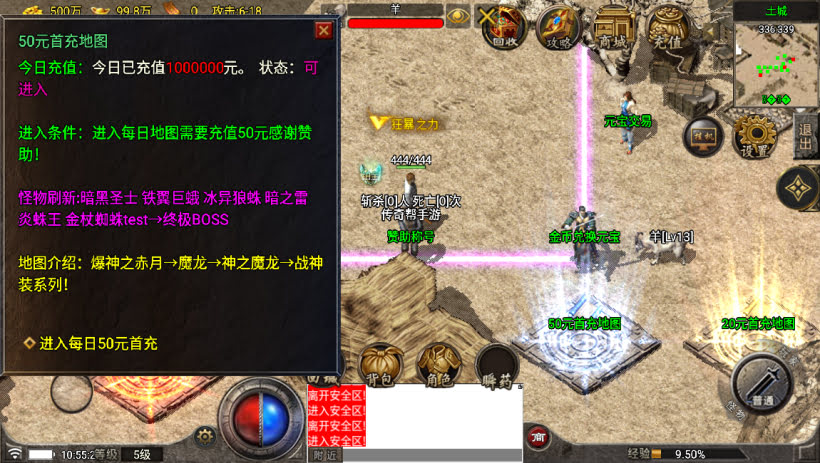Choose 进入每日50元首充 option

pyautogui.click(x=98, y=344)
